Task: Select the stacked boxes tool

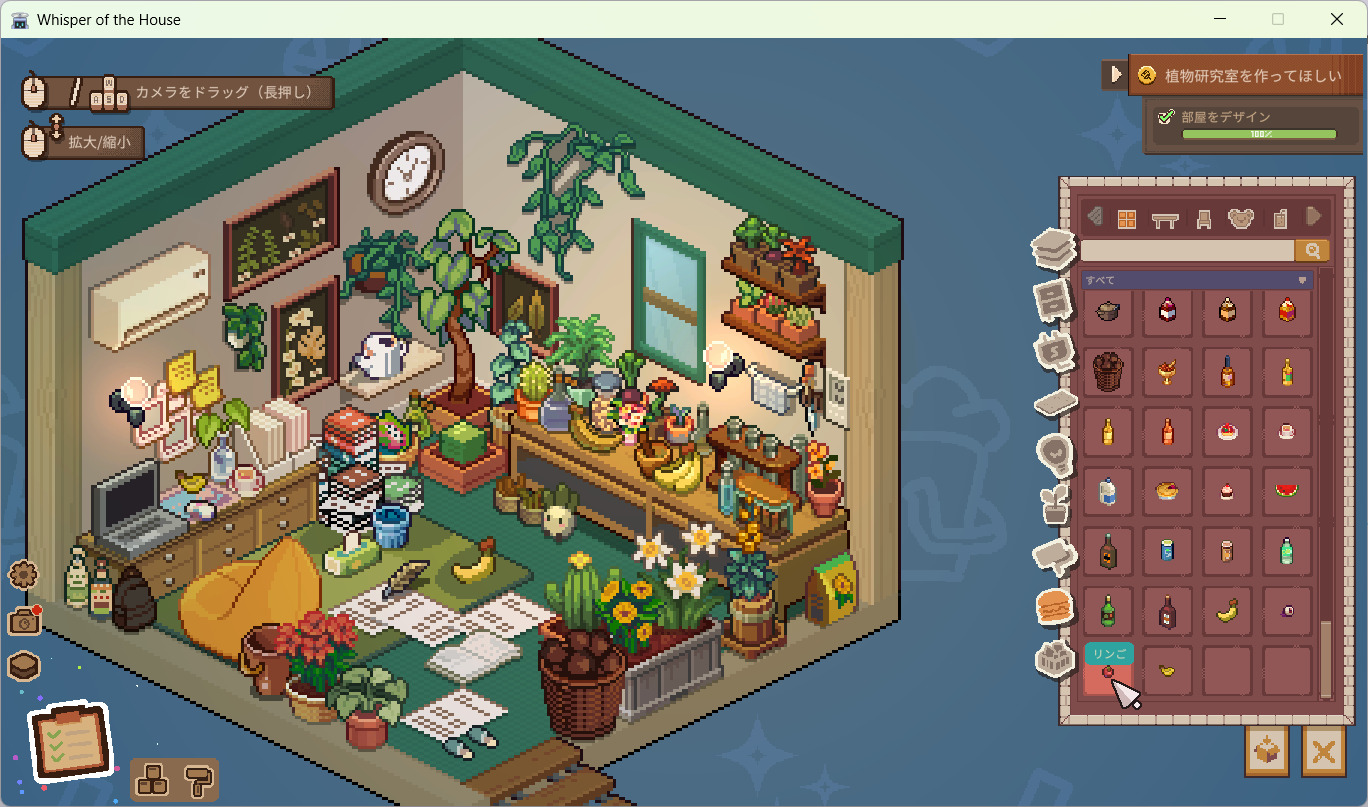Action: (154, 779)
